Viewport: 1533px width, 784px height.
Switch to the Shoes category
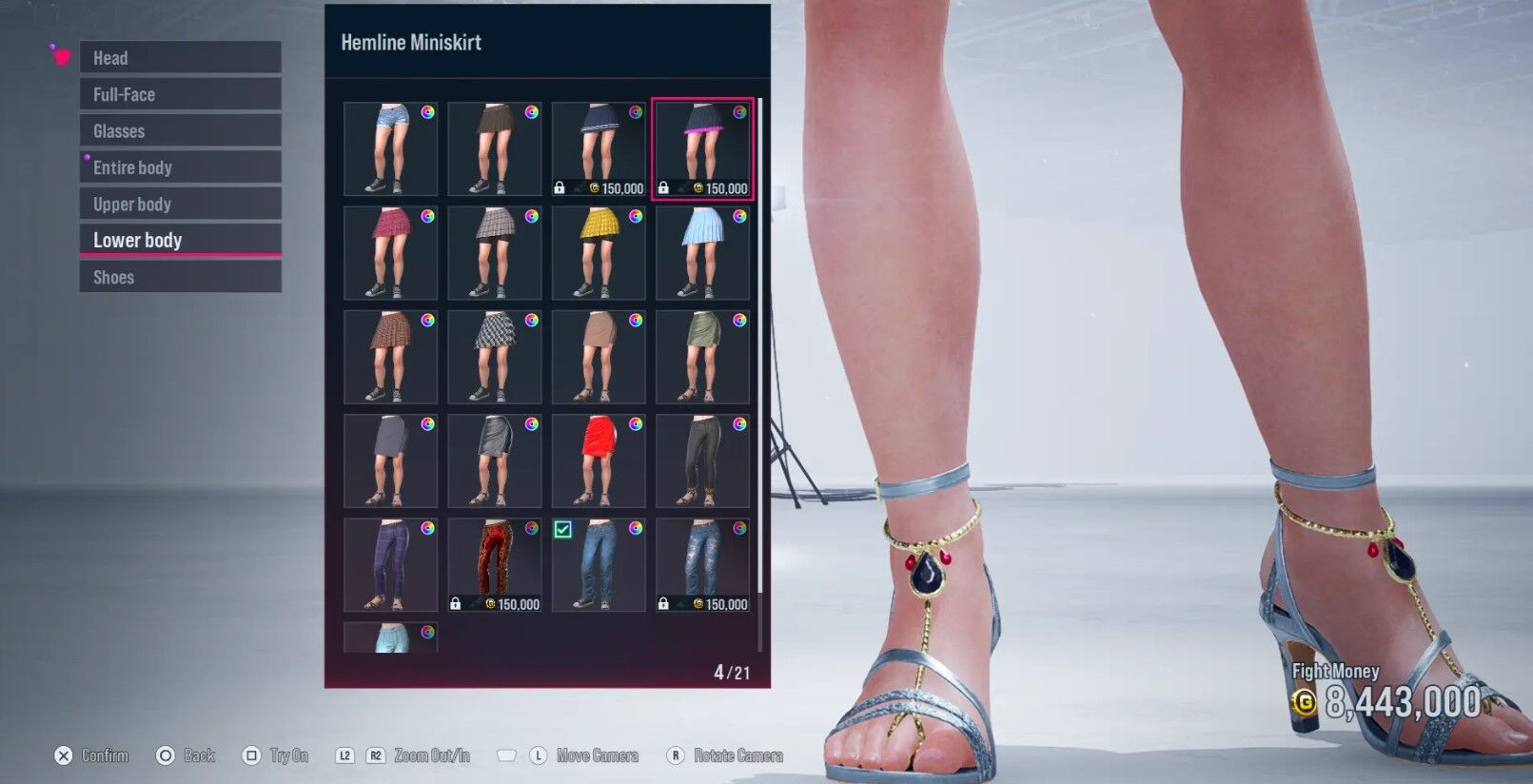tap(180, 277)
